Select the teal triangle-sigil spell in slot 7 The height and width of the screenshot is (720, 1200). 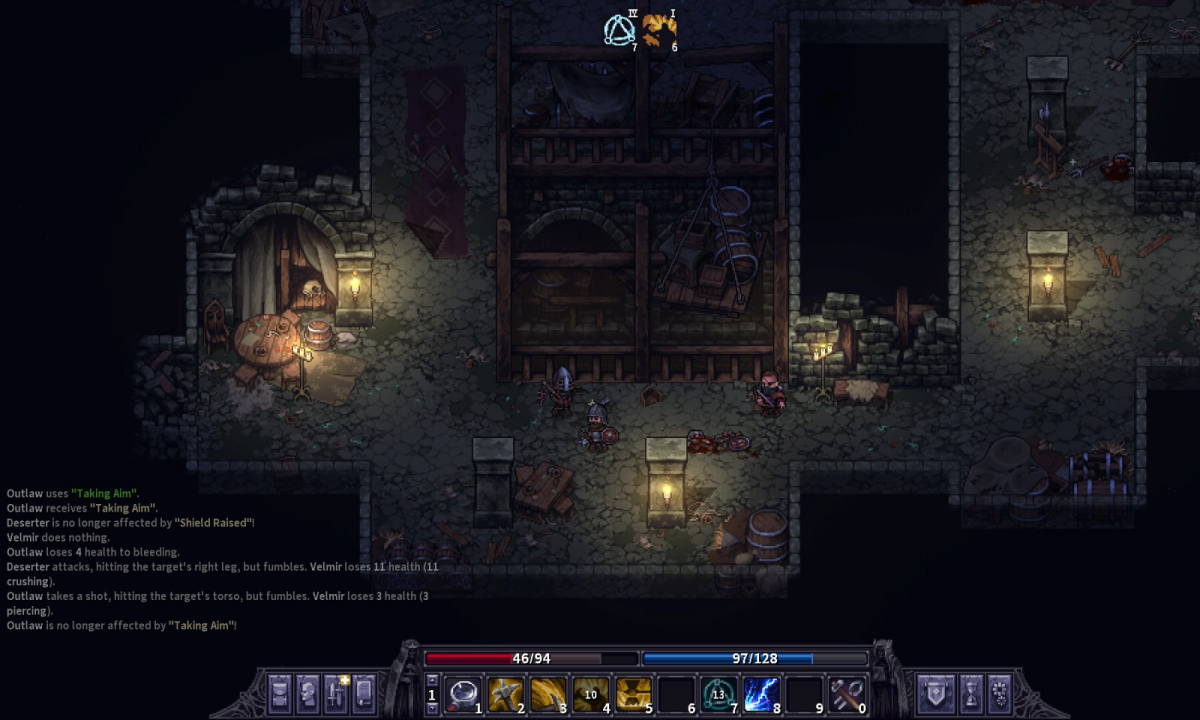coord(717,693)
